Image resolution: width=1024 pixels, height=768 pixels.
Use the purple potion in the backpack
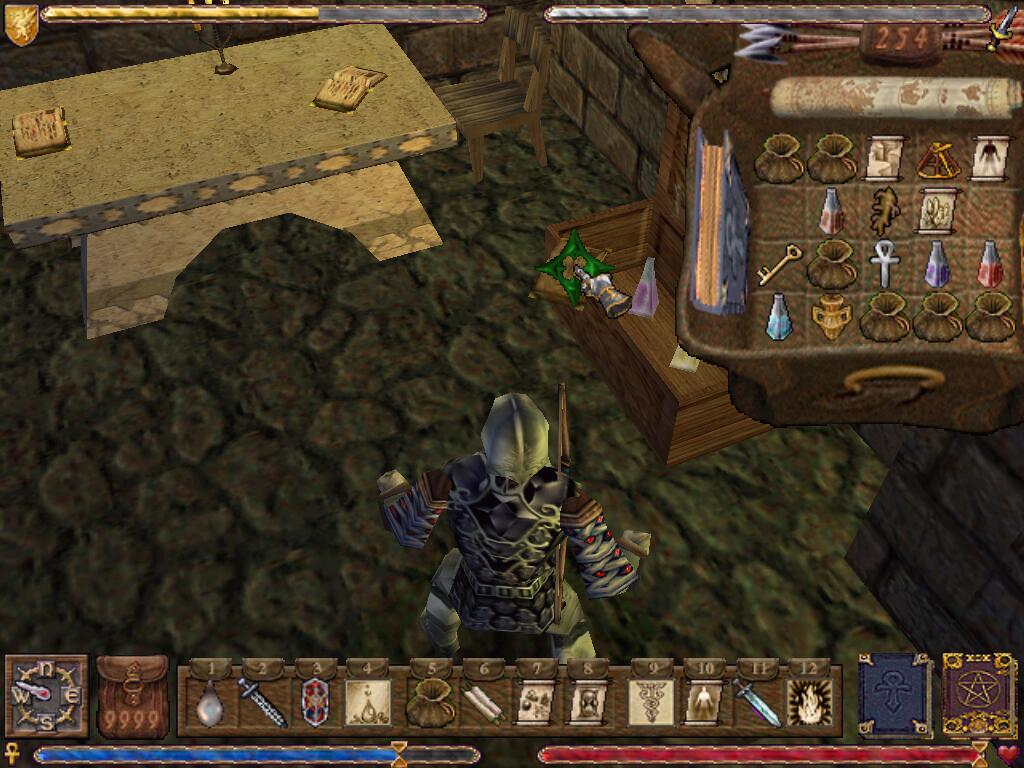click(937, 263)
